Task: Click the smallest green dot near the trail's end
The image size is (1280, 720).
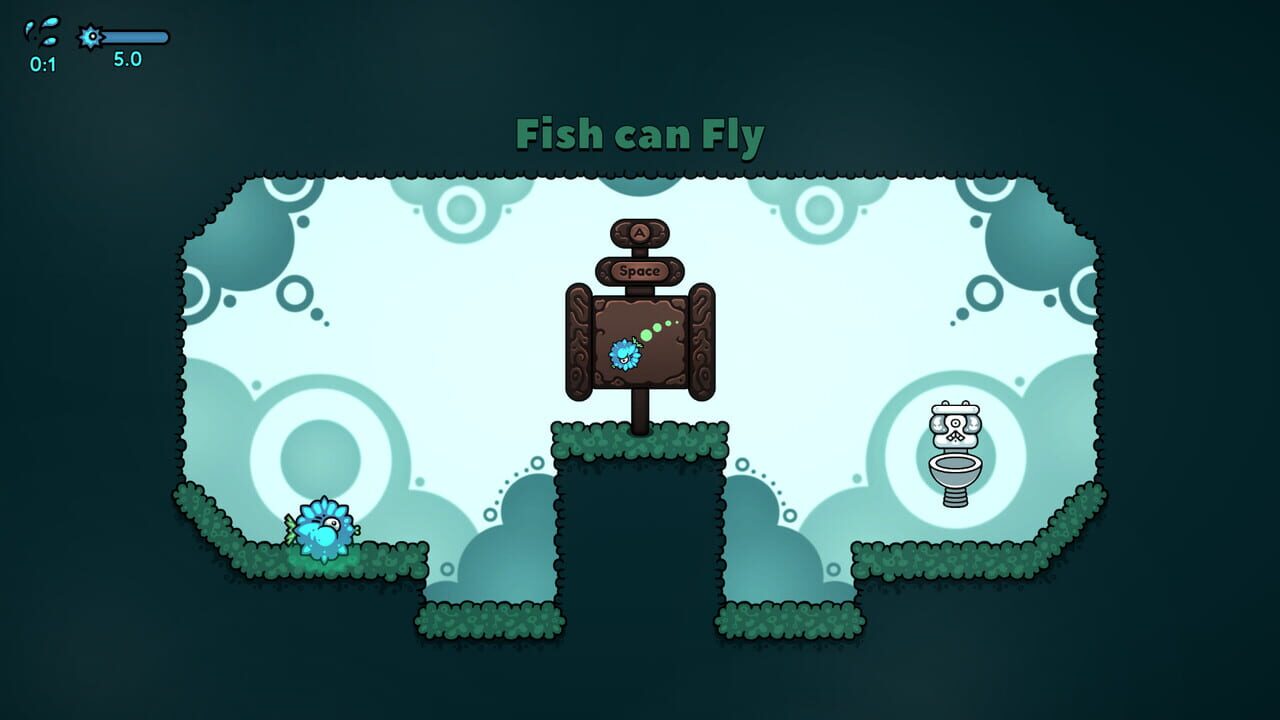Action: point(677,322)
